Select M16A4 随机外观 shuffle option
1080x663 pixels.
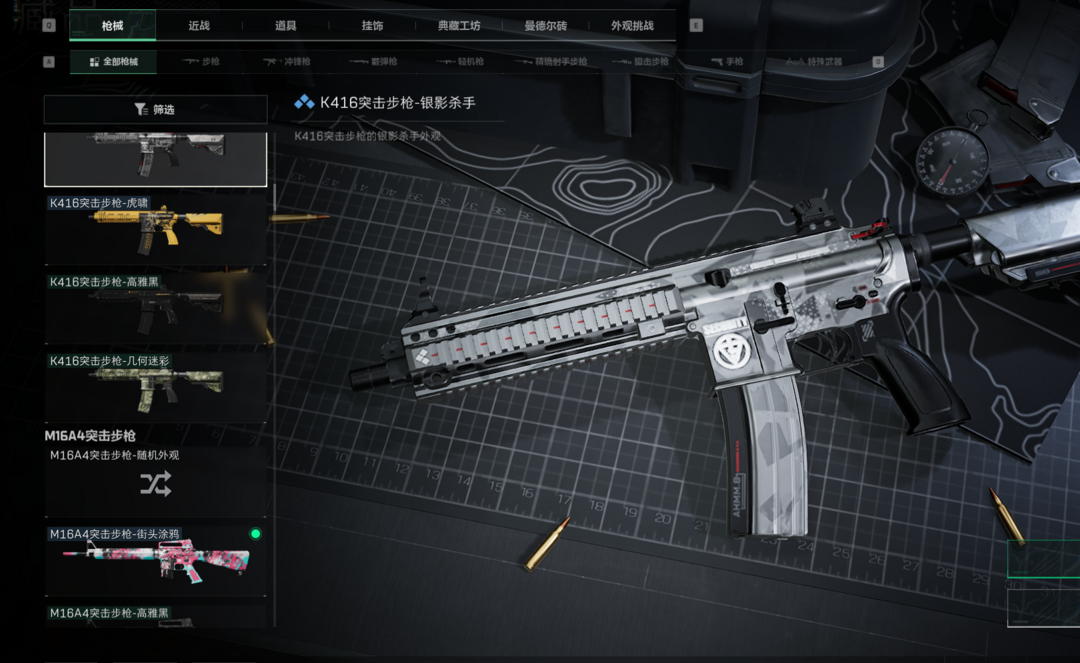[155, 484]
